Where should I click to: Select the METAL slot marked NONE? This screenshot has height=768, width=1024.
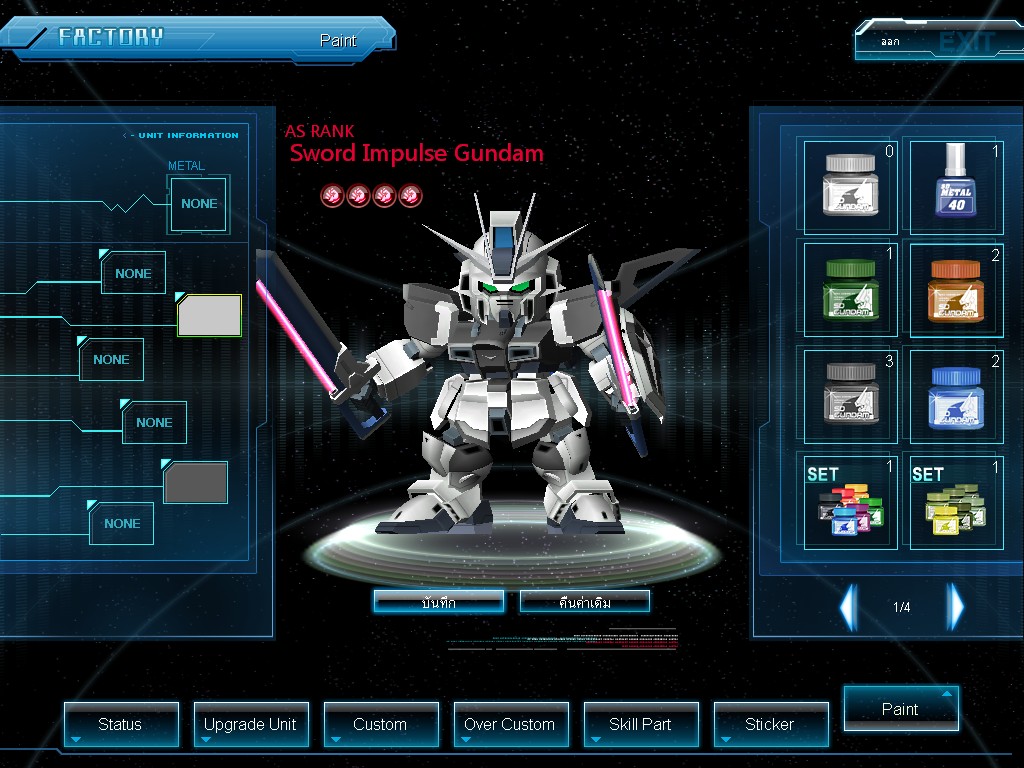199,204
